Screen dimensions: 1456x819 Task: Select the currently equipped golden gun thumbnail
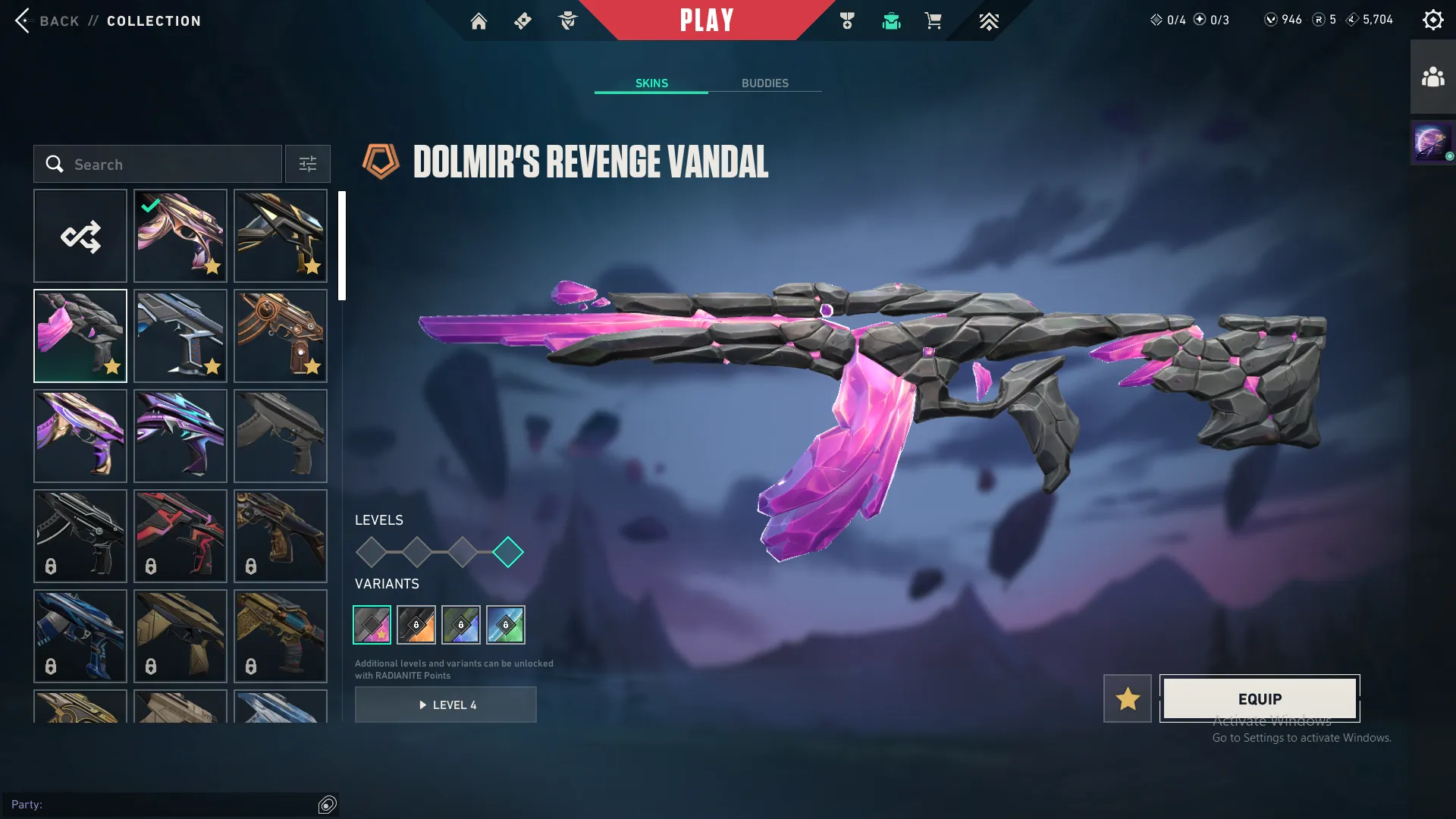tap(180, 236)
